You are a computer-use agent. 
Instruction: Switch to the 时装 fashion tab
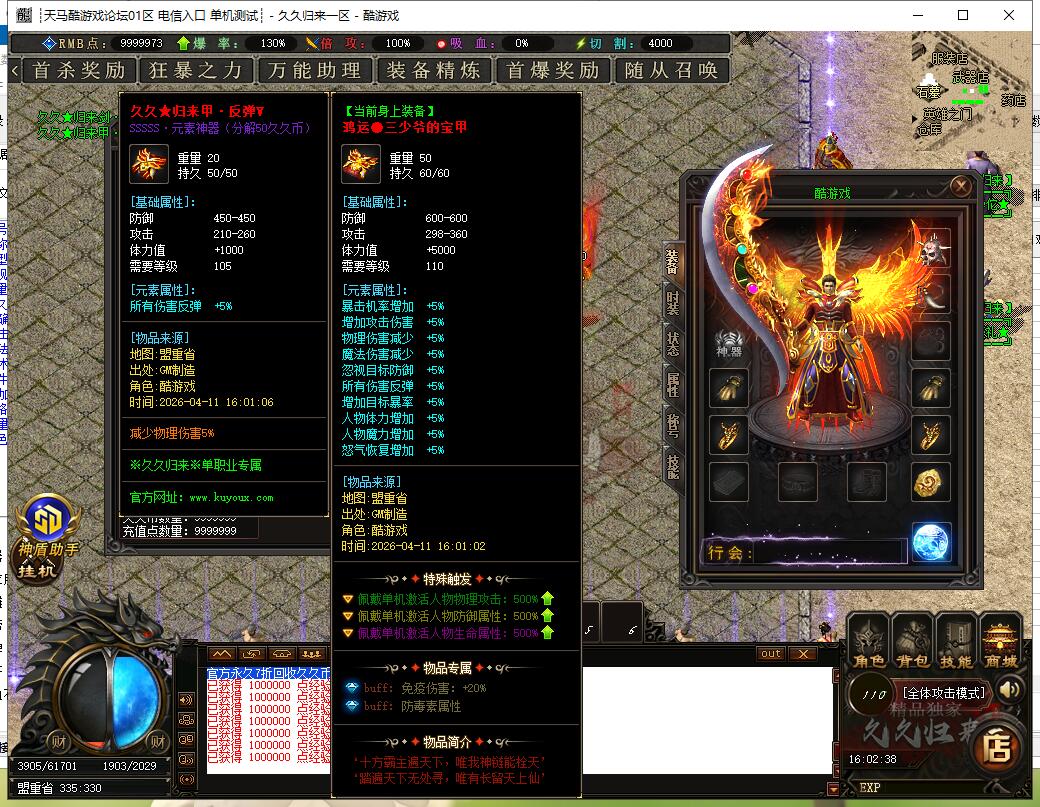[673, 301]
